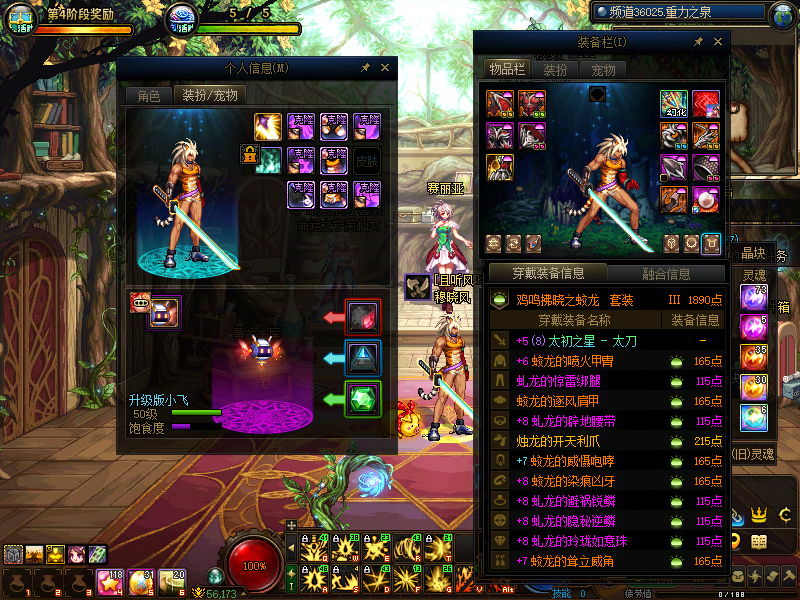
Task: Click the locked aura avatar slot
Action: pyautogui.click(x=268, y=158)
